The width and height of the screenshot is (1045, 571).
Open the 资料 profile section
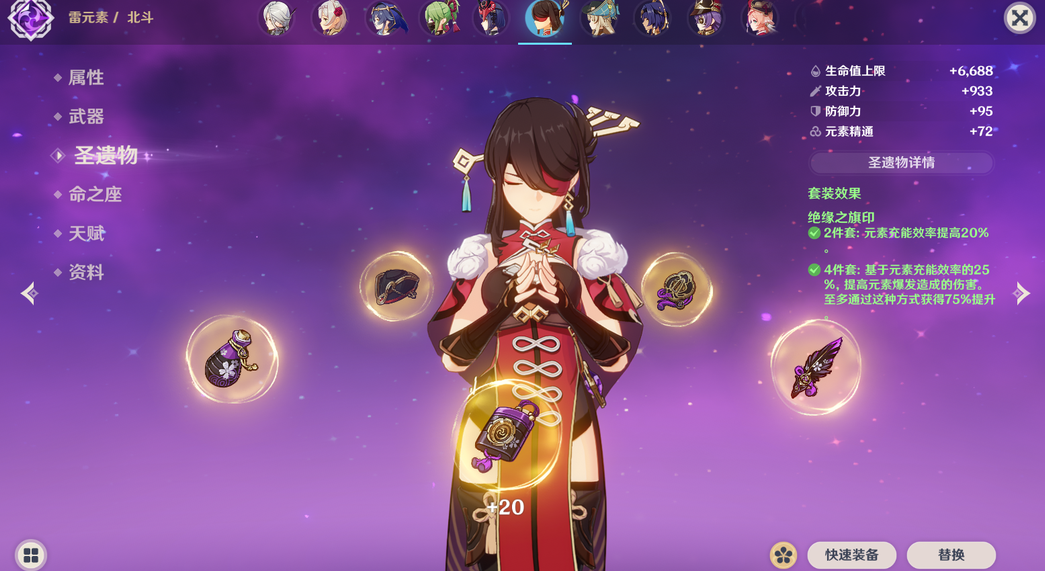point(85,273)
